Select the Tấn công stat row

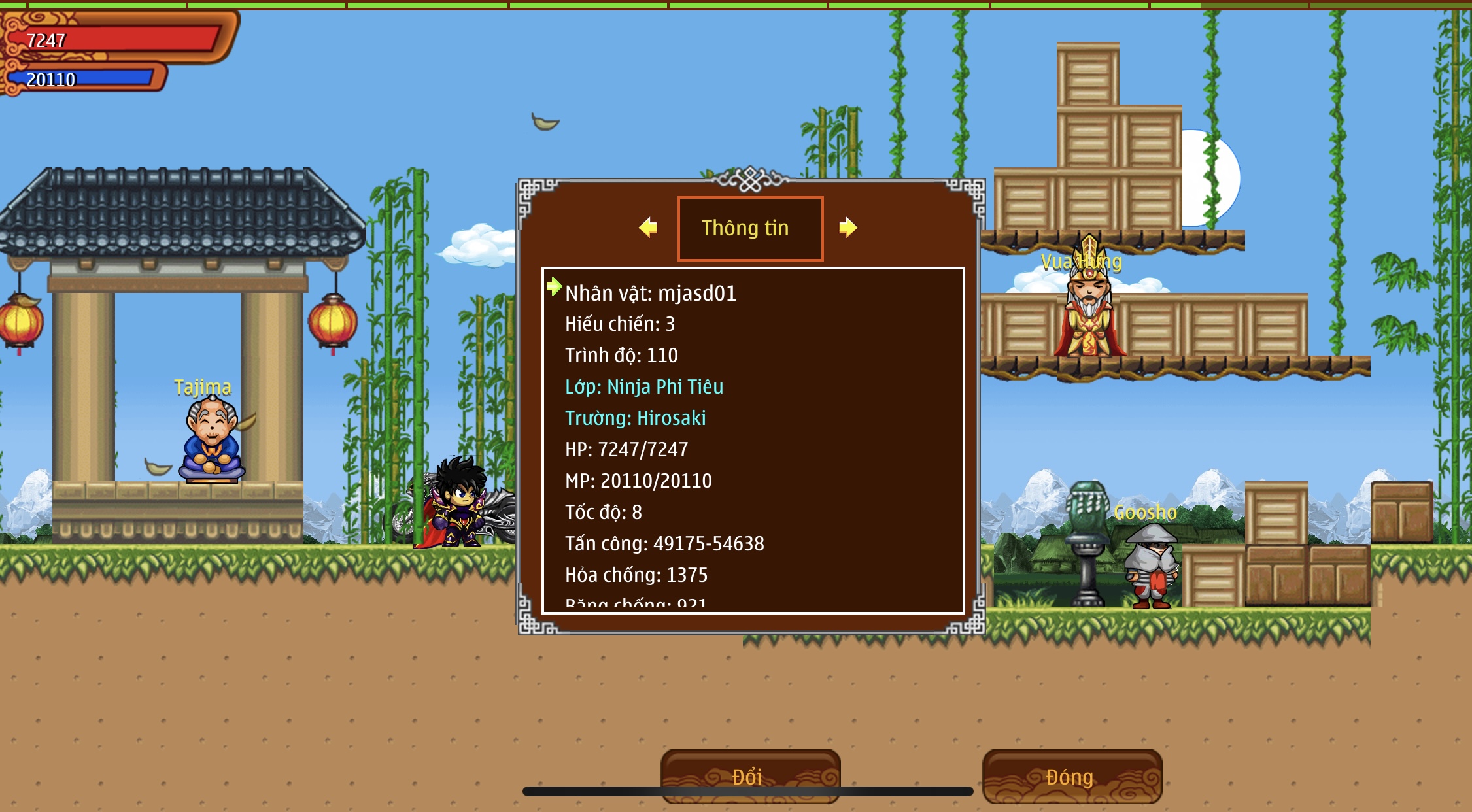pos(664,543)
